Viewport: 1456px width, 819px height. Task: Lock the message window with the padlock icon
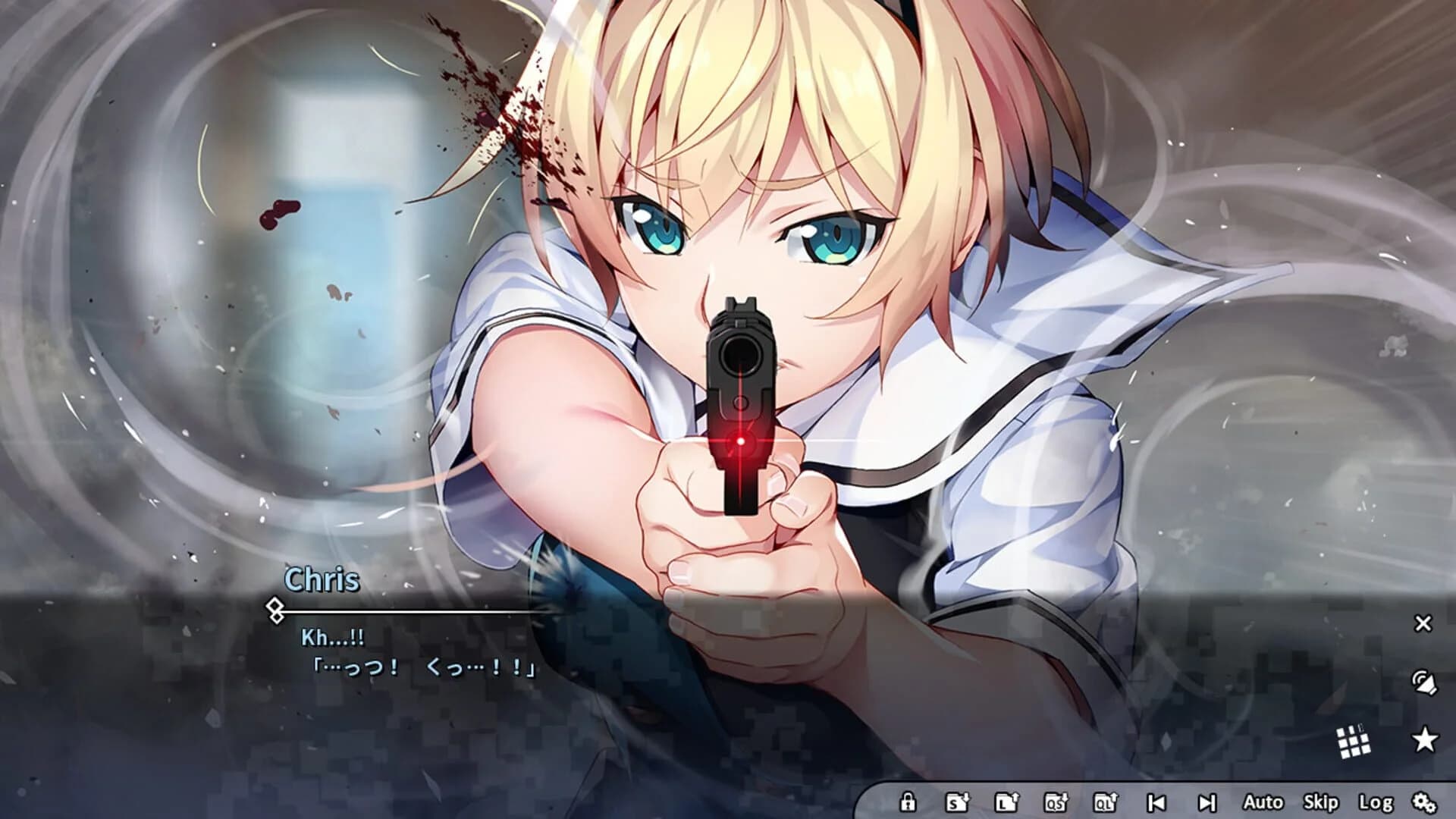pyautogui.click(x=908, y=801)
